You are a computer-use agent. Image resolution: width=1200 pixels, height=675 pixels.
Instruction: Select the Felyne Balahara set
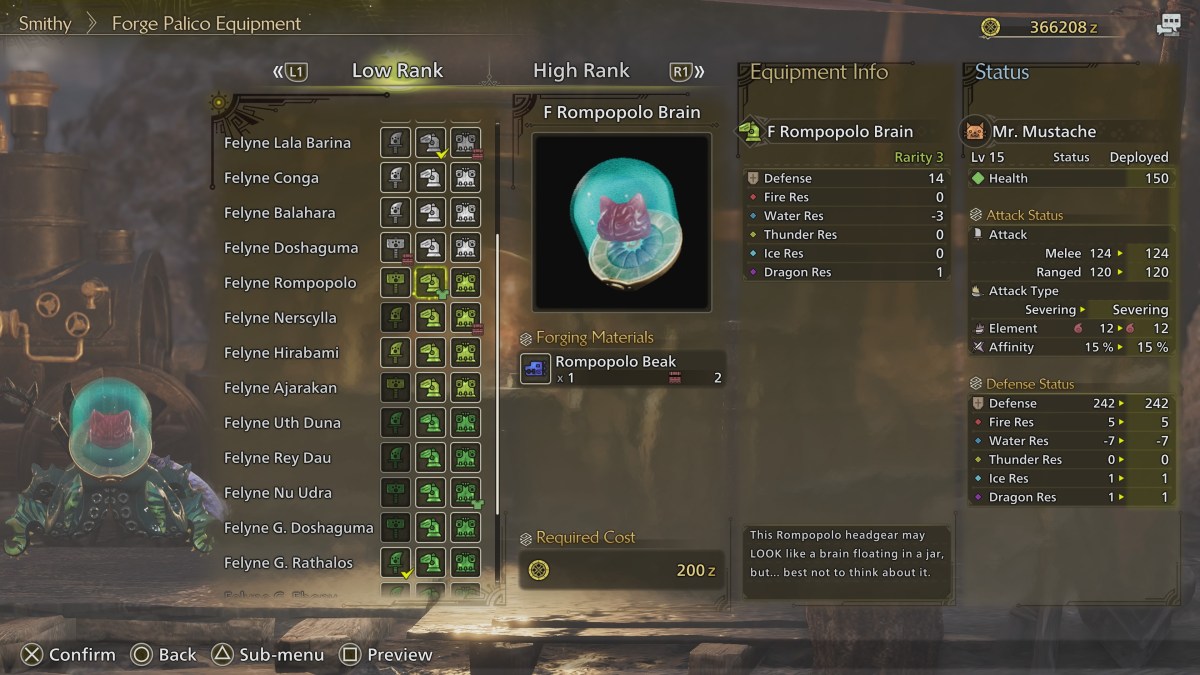click(279, 213)
